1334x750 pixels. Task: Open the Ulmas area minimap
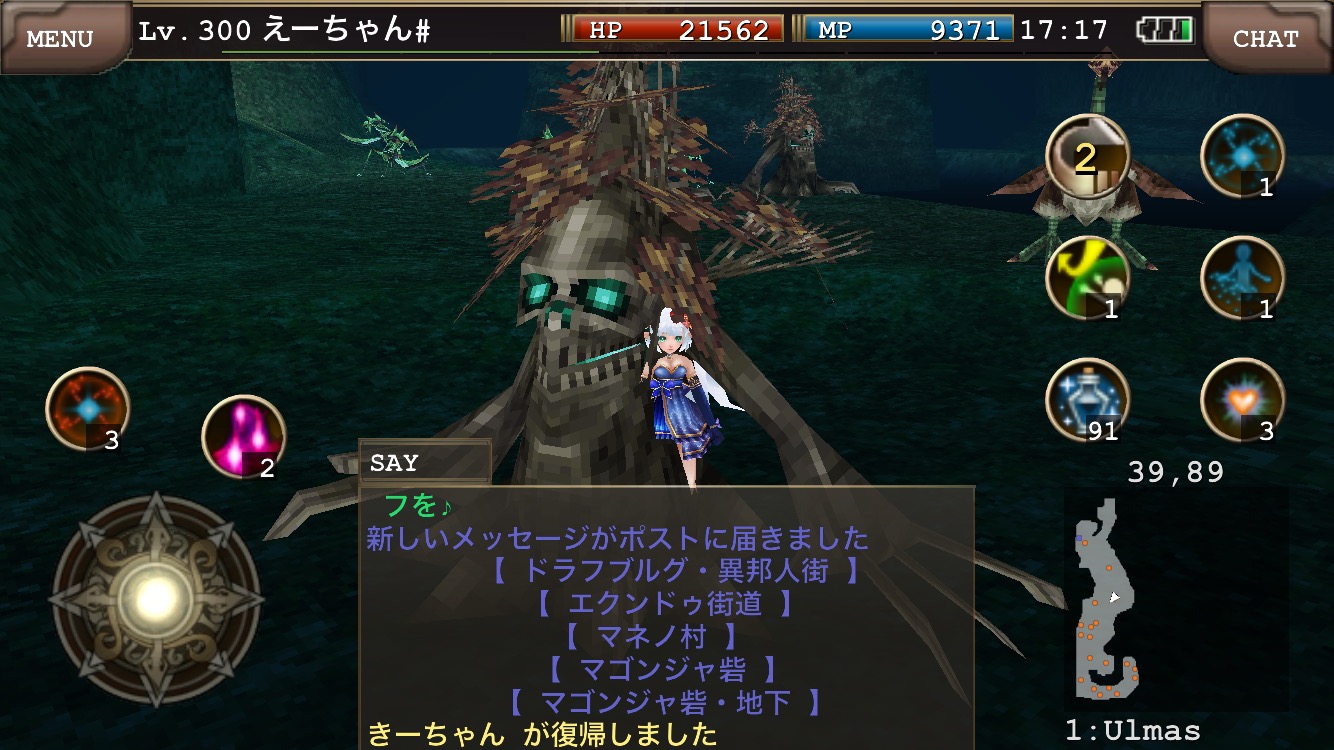(x=1110, y=600)
